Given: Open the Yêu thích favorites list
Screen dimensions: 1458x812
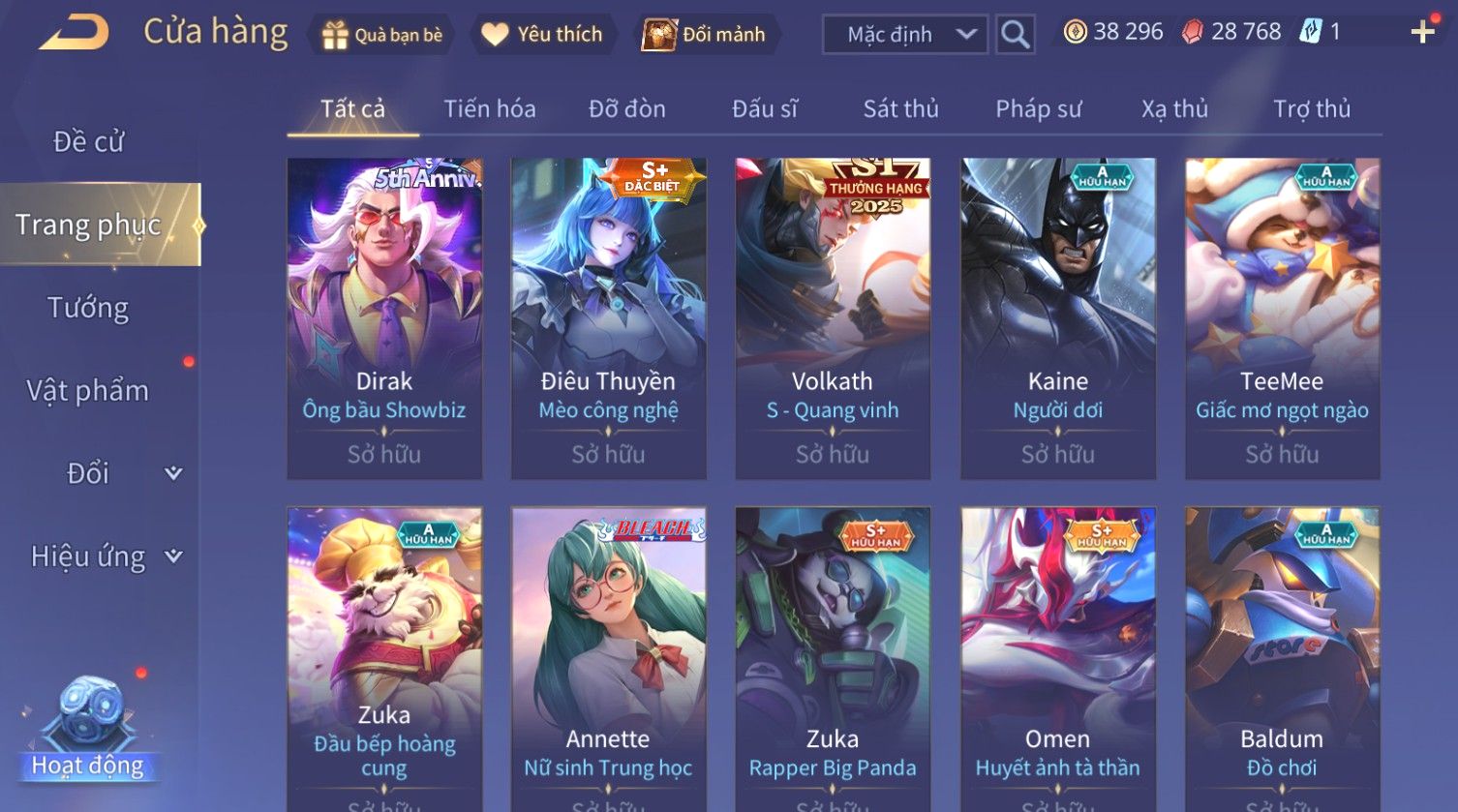Looking at the screenshot, I should pos(542,35).
